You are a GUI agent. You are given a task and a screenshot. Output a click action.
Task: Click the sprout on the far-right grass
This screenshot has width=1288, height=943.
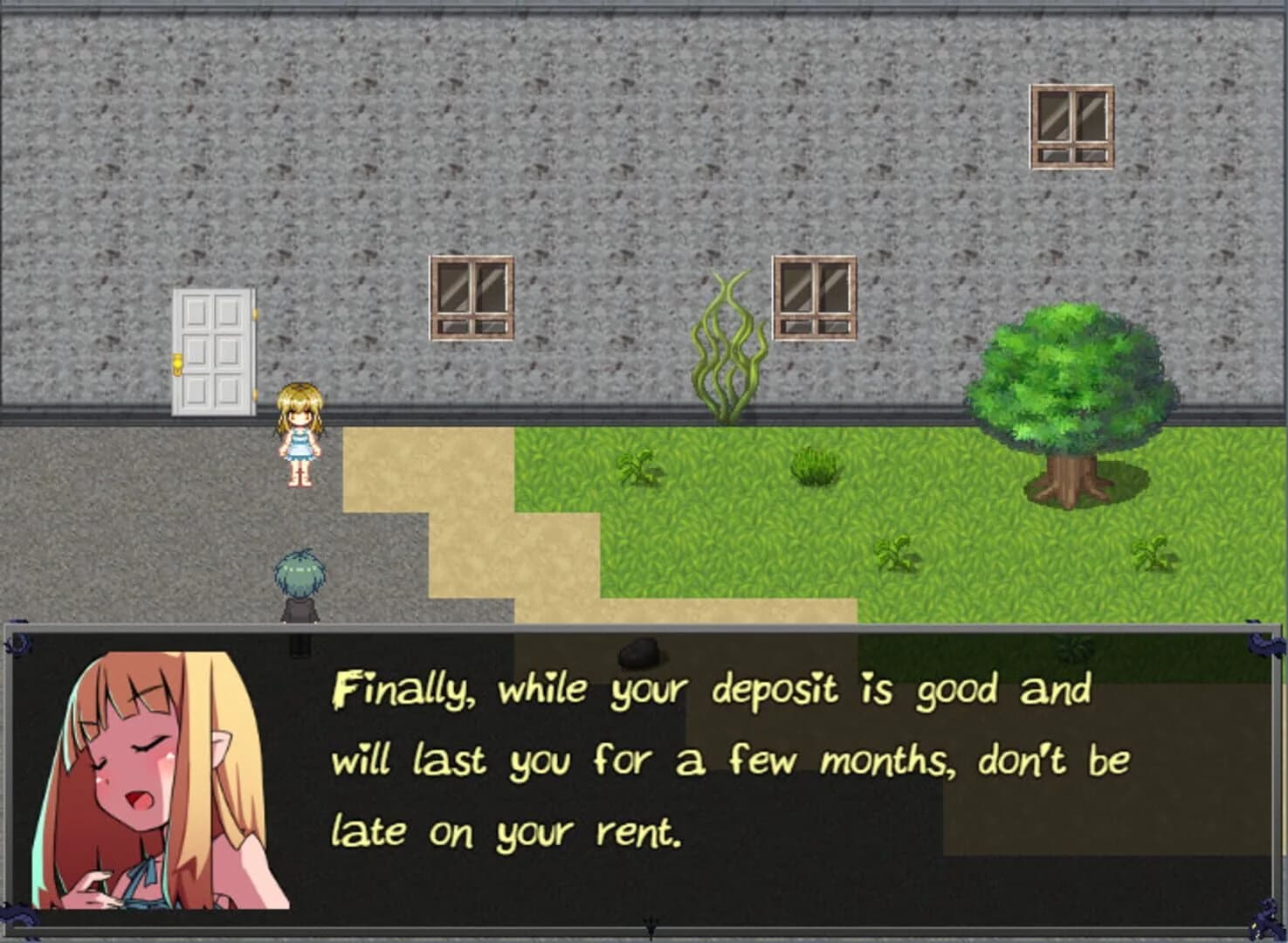(x=1154, y=554)
